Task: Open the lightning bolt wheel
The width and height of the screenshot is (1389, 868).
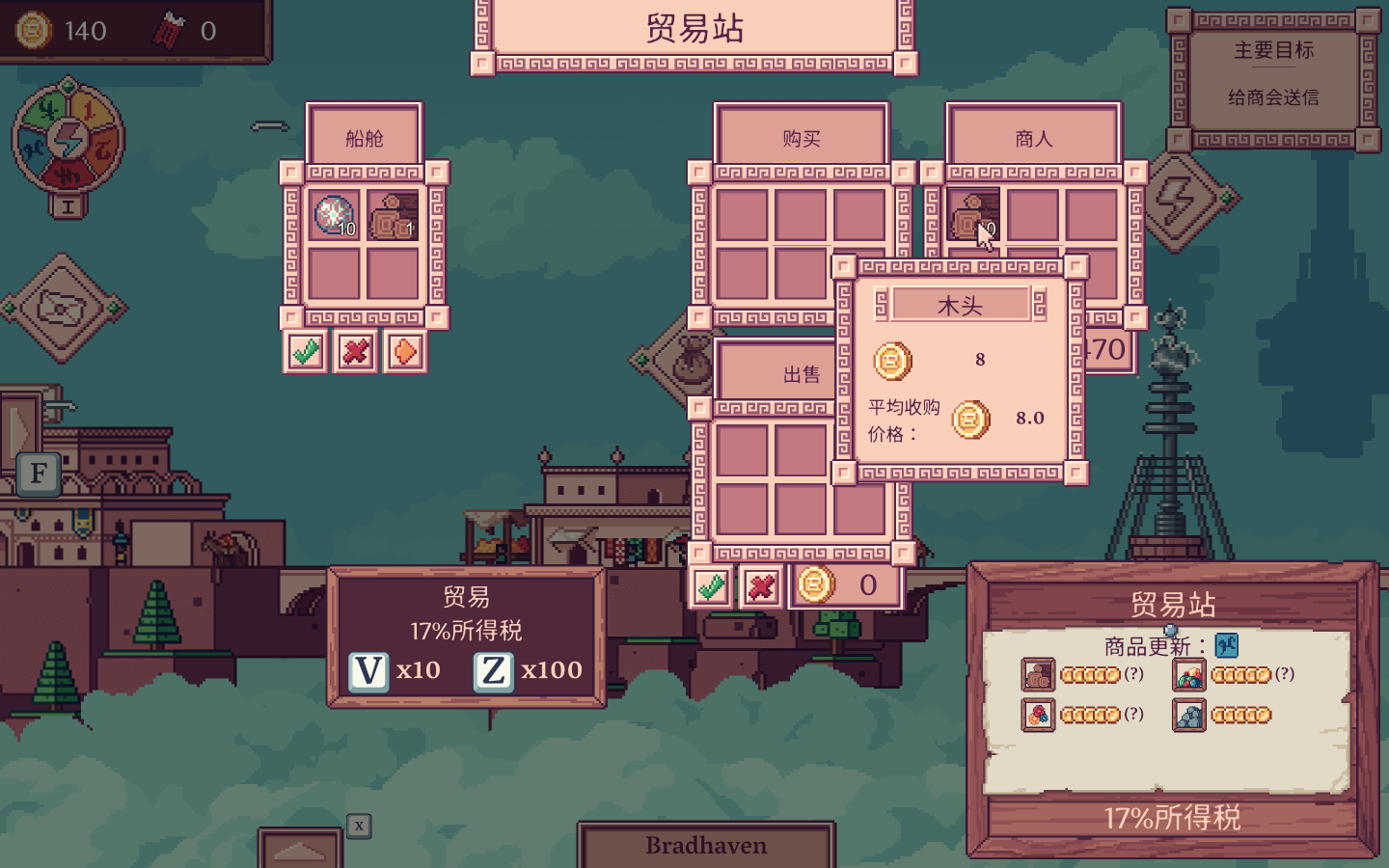Action: [x=68, y=141]
